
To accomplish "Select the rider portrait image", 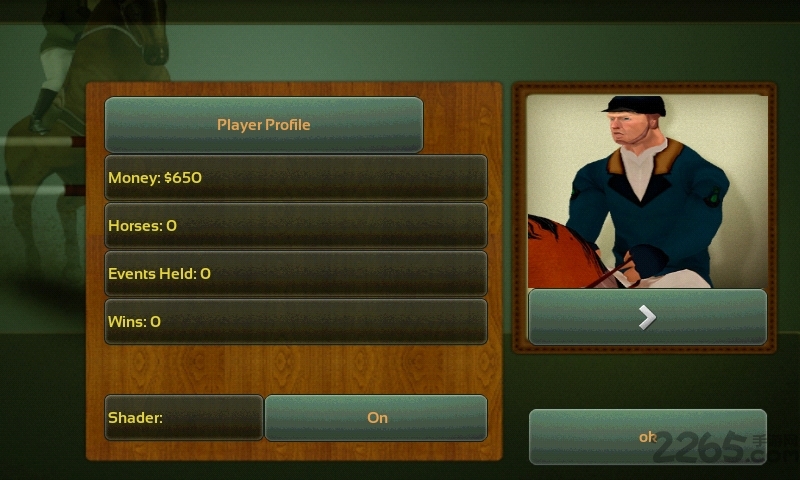I will click(647, 190).
